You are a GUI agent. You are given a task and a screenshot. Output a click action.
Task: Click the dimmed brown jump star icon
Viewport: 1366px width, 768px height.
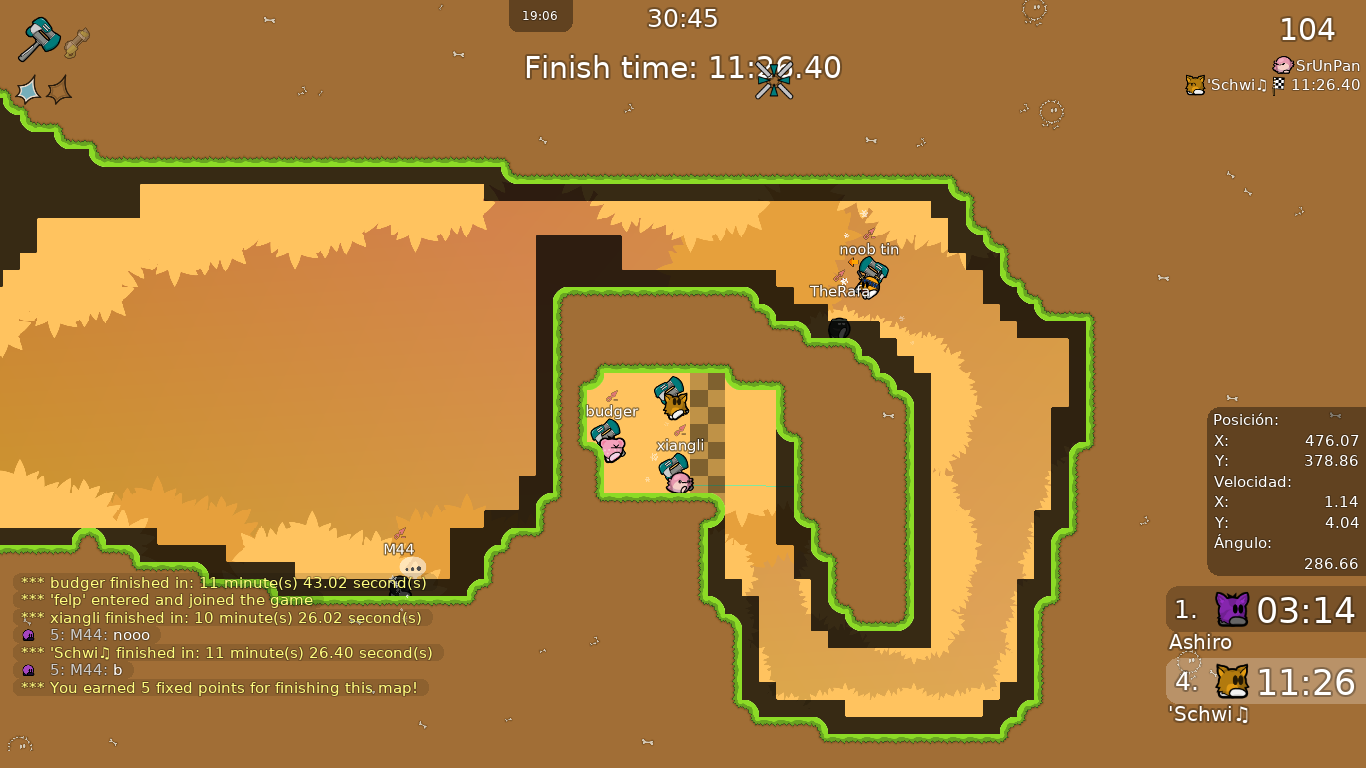[x=59, y=90]
